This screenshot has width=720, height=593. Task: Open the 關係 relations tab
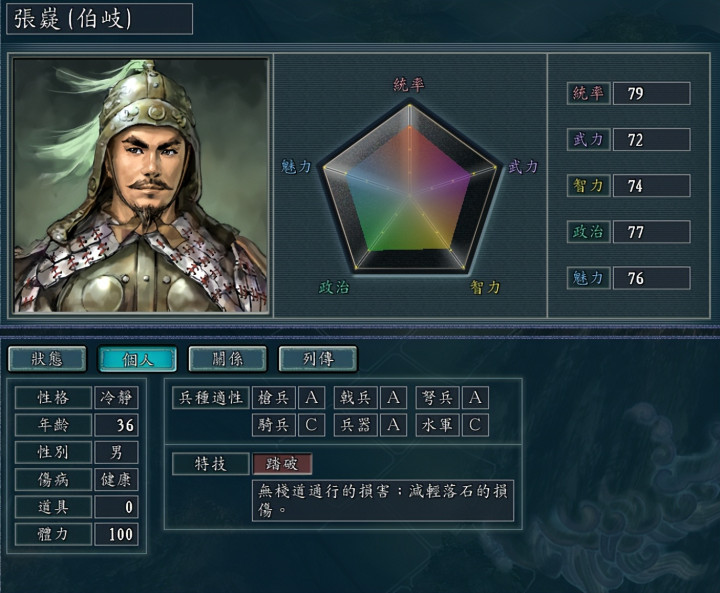click(x=227, y=359)
